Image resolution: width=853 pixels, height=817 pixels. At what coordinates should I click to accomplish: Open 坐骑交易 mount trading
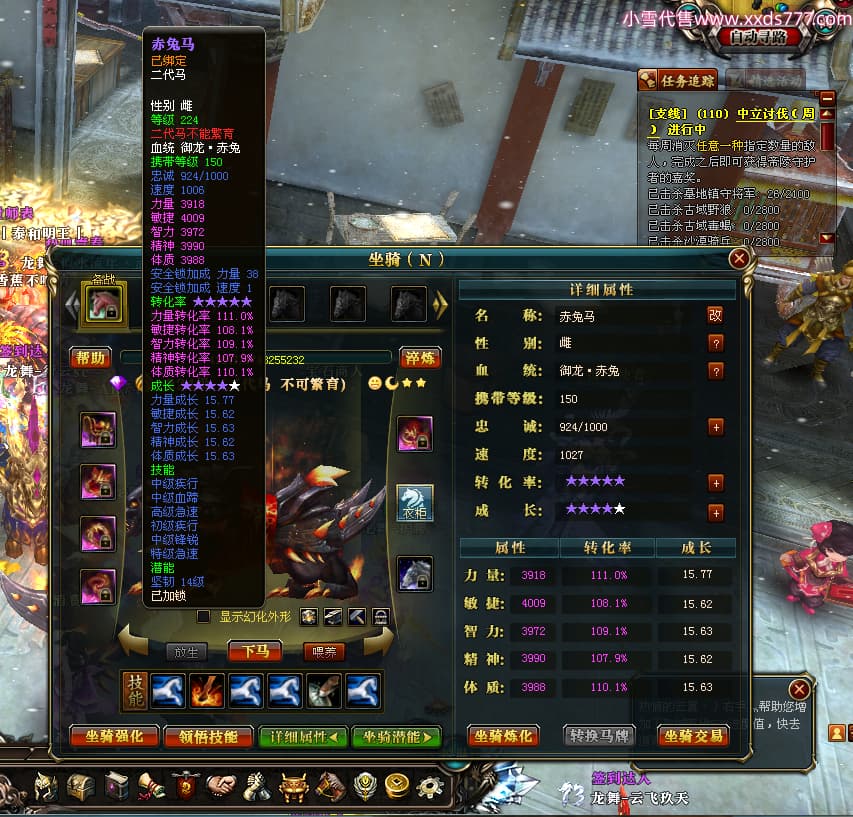click(692, 736)
